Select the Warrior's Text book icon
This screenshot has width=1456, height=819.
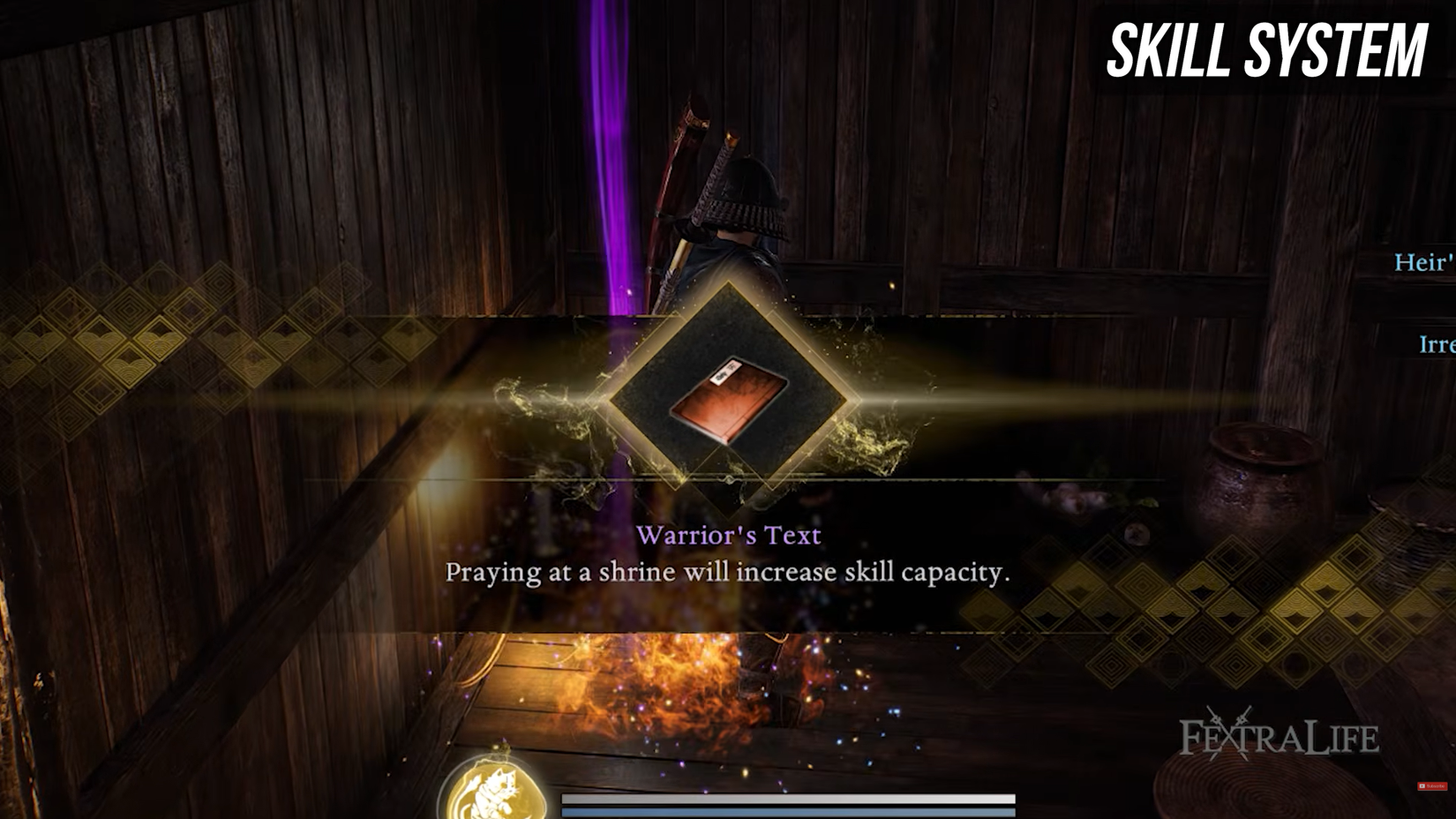729,400
